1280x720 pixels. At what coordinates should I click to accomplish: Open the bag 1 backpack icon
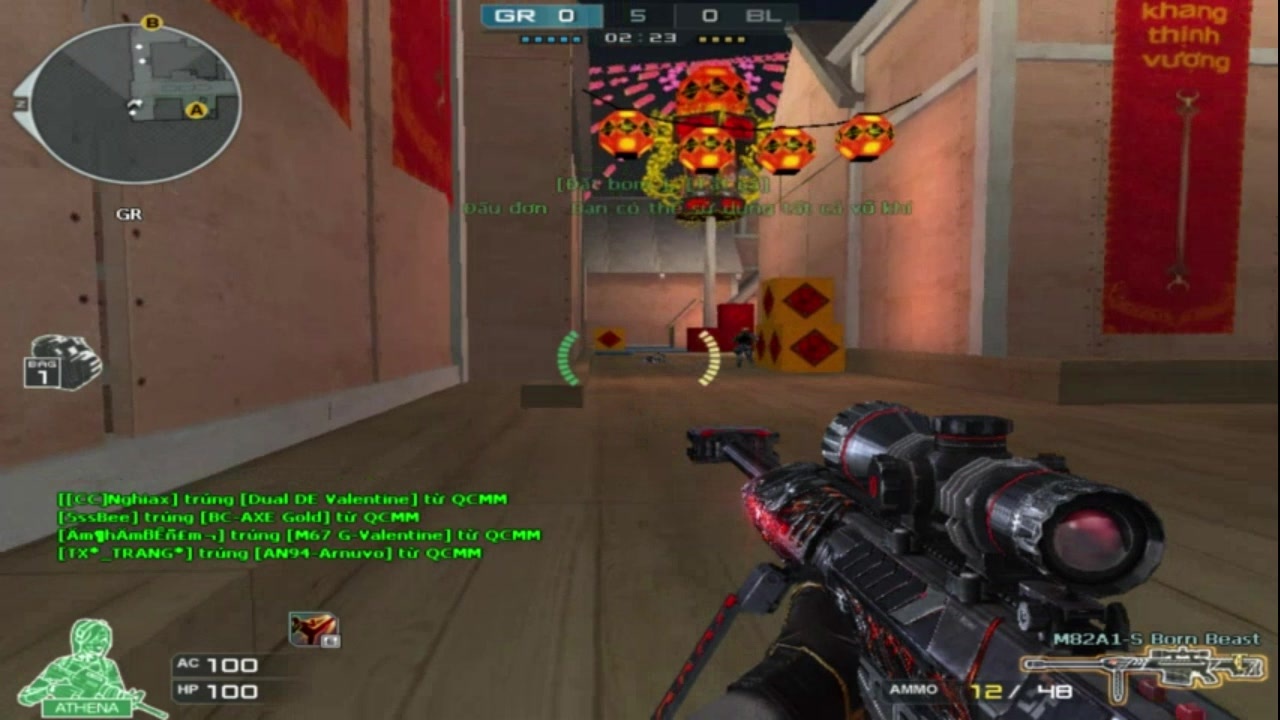pyautogui.click(x=63, y=361)
